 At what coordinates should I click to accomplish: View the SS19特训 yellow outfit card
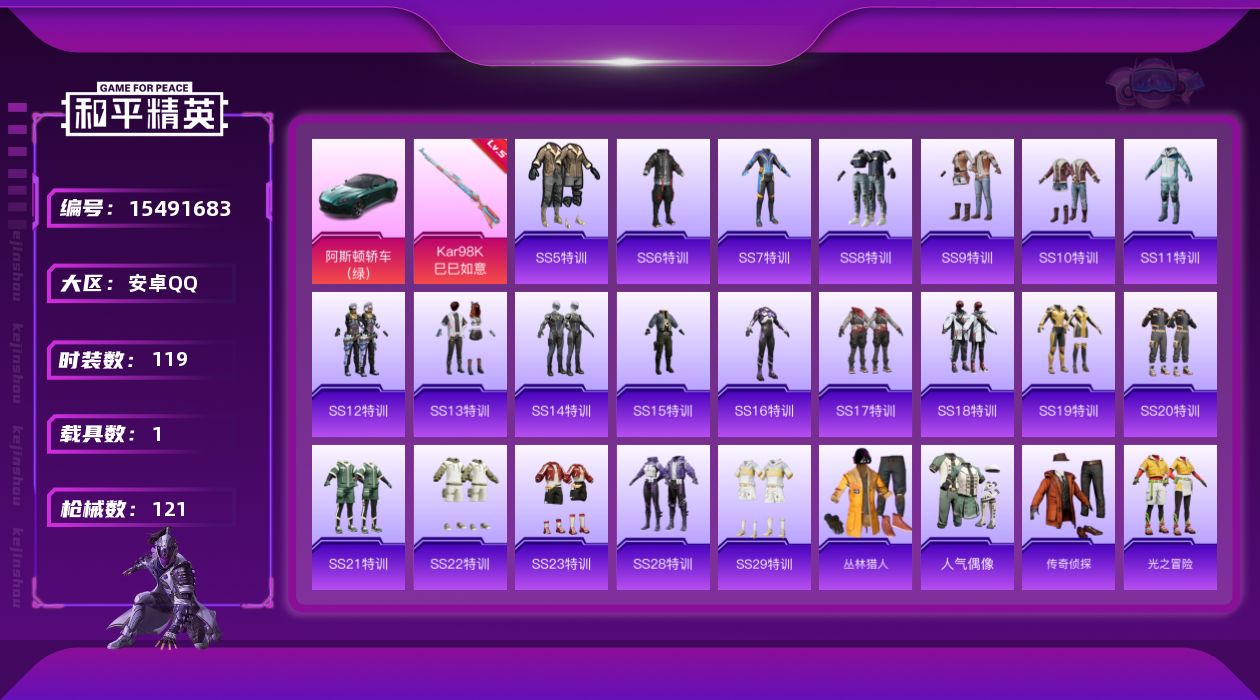[x=1068, y=364]
